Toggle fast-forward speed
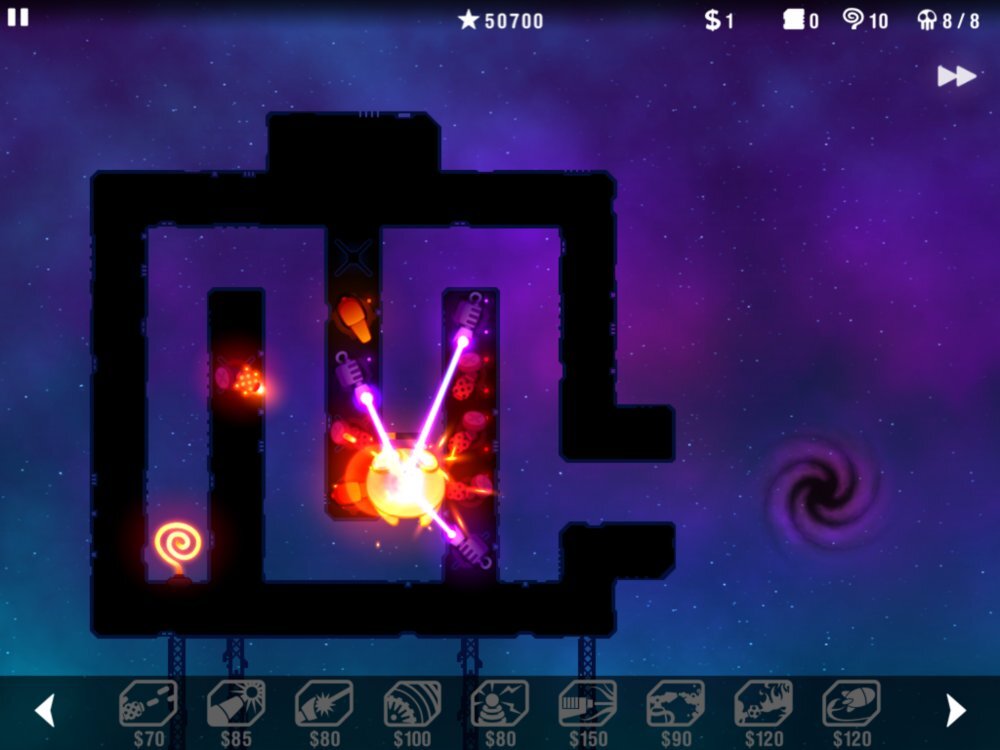Screen dimensions: 1000x750 [956, 76]
